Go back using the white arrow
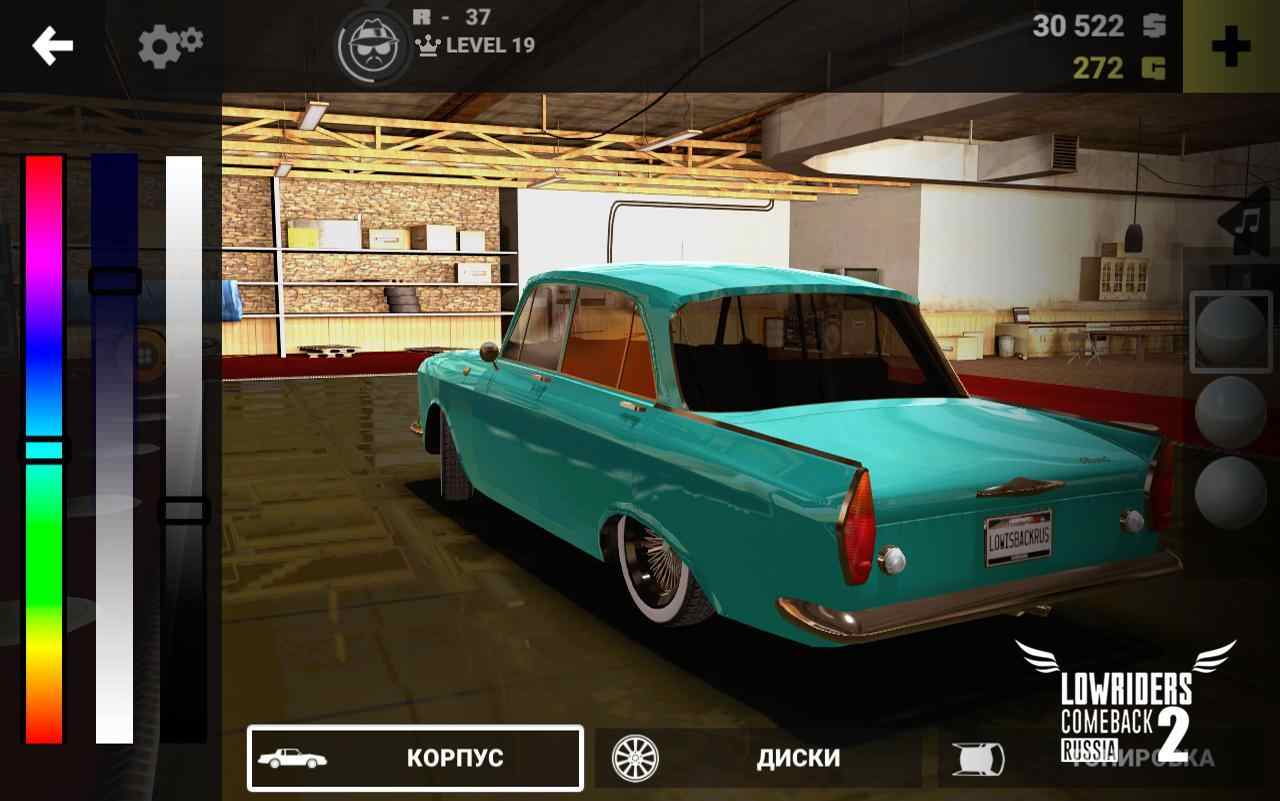 tap(52, 46)
